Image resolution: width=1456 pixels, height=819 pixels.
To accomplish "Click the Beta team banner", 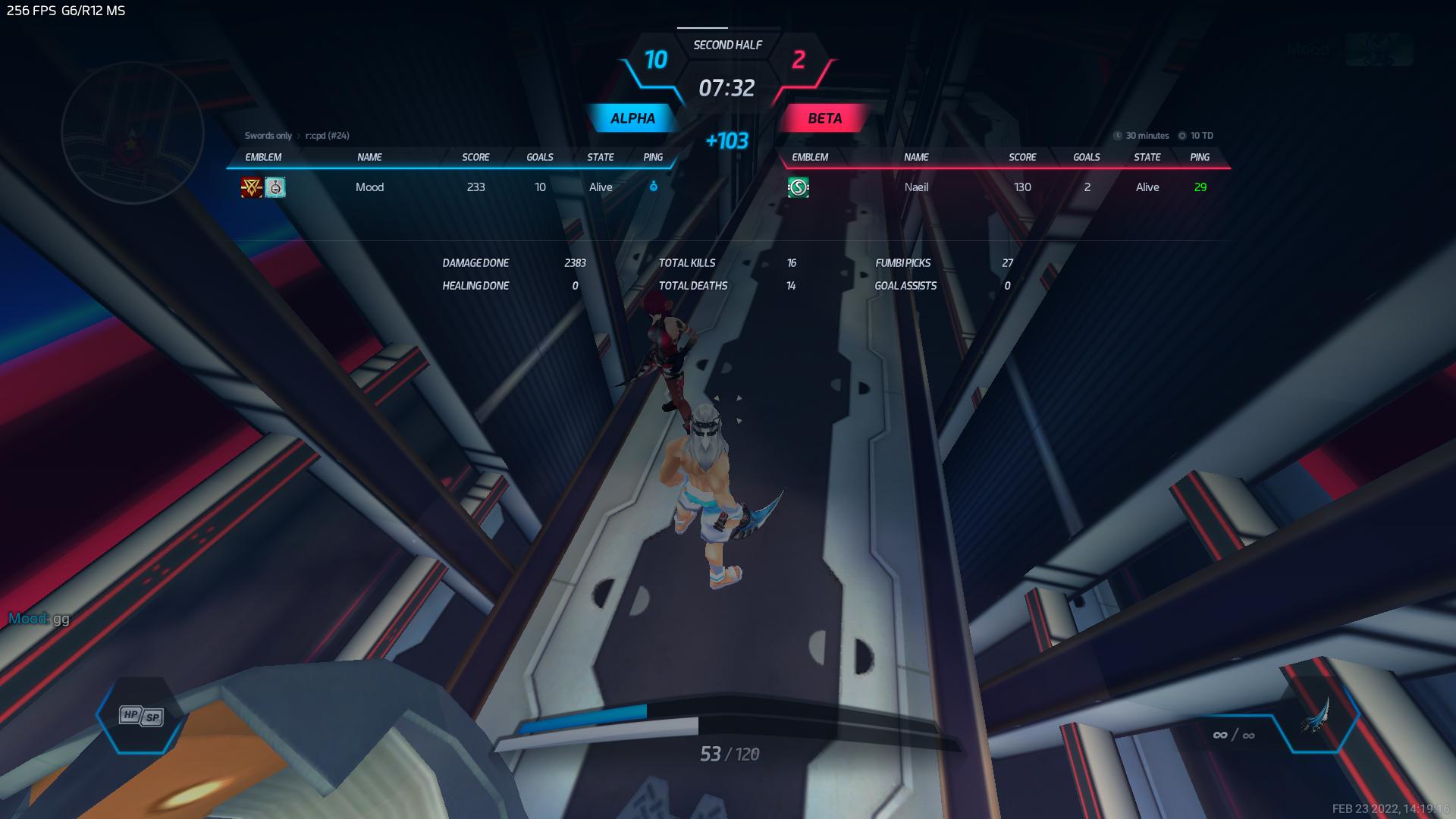I will pyautogui.click(x=824, y=118).
